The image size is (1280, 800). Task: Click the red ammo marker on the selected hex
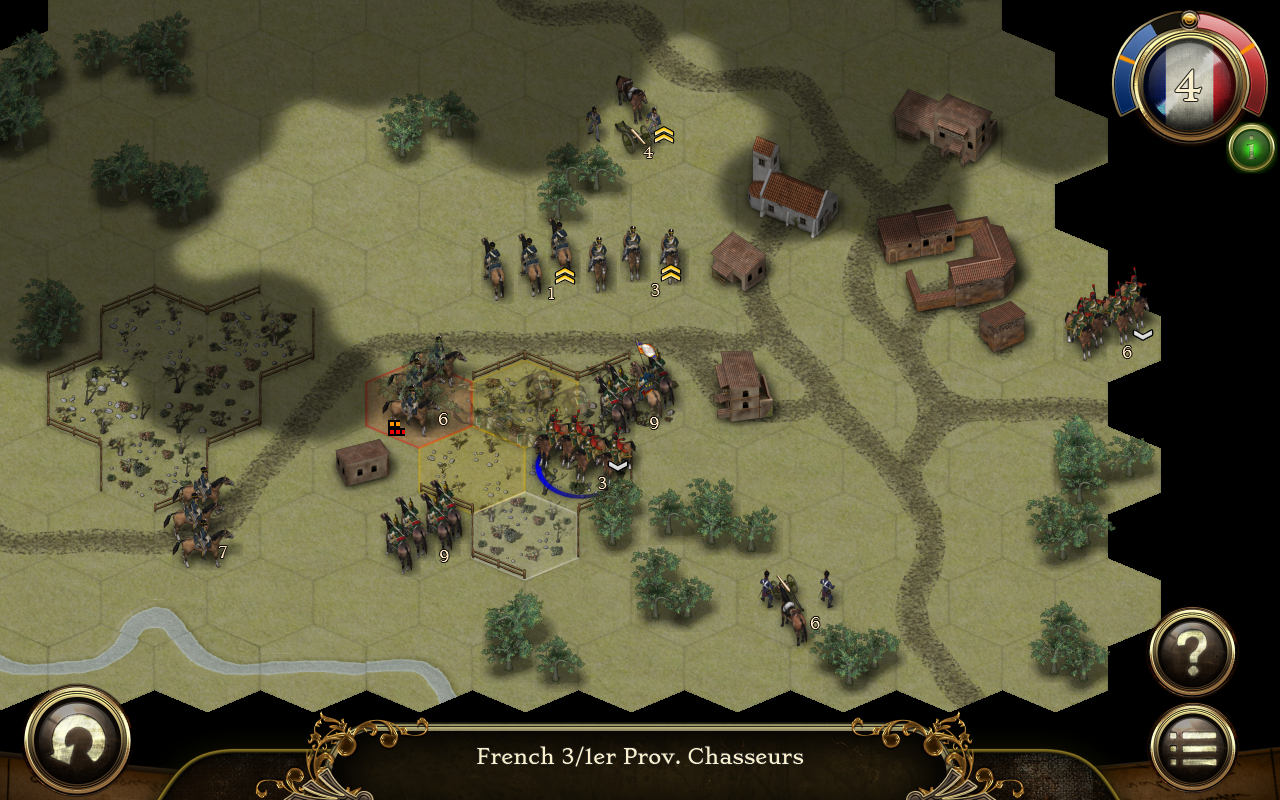point(397,428)
